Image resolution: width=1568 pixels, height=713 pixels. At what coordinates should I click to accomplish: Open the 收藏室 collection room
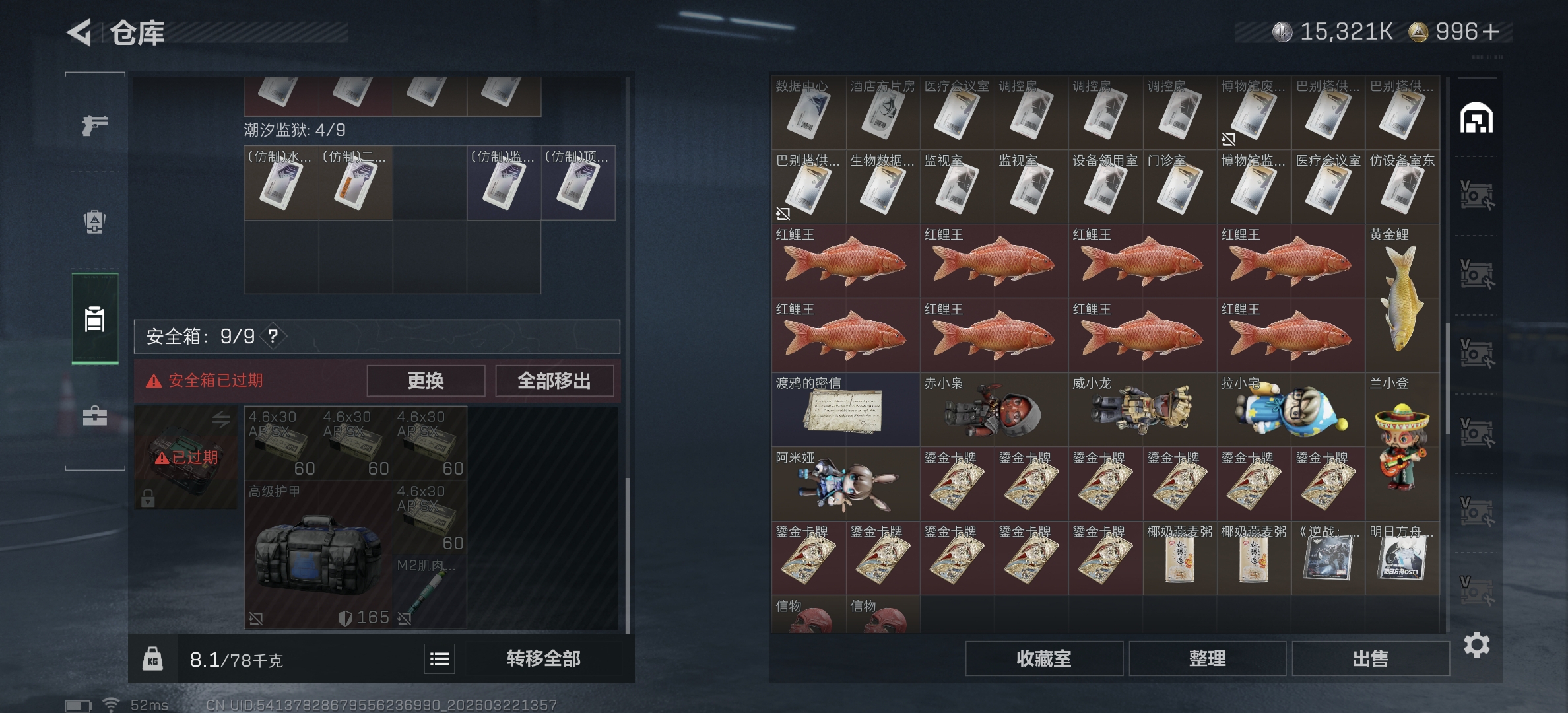click(1047, 658)
